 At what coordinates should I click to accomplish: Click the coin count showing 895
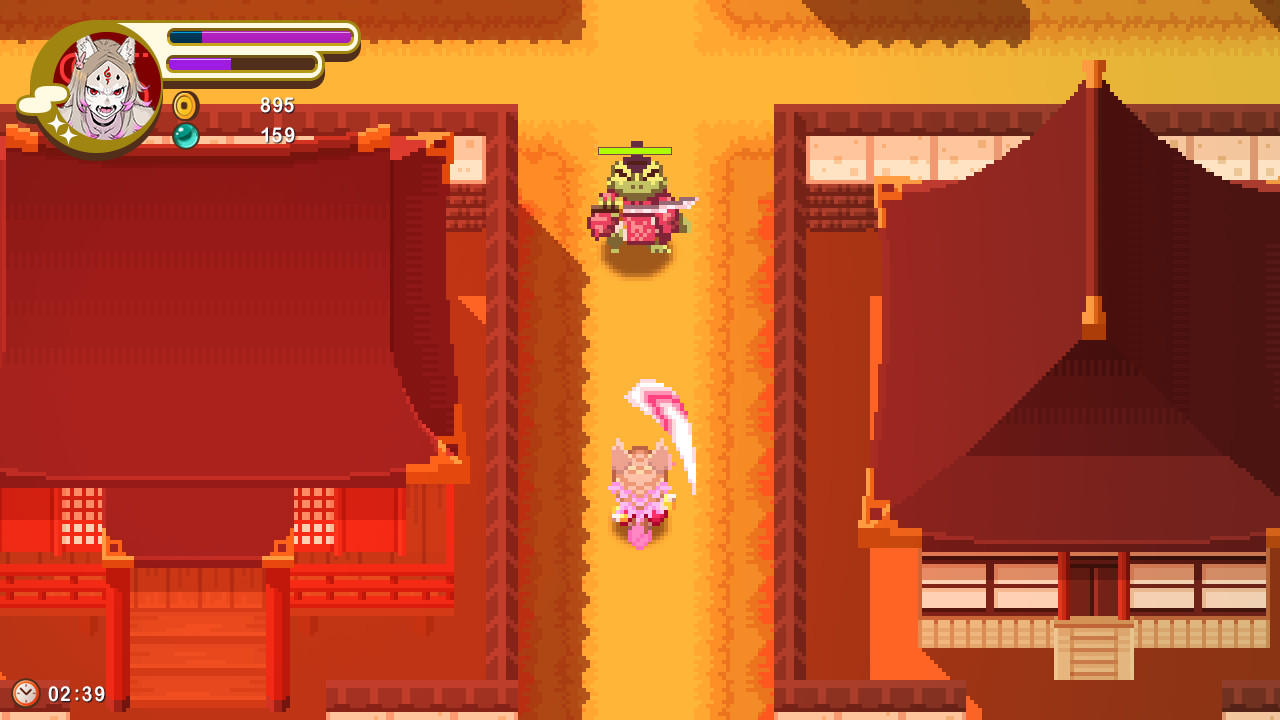[x=277, y=105]
